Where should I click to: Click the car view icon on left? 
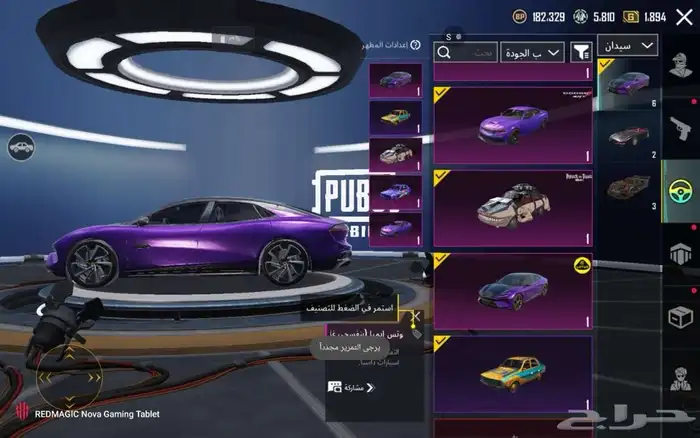pos(19,149)
